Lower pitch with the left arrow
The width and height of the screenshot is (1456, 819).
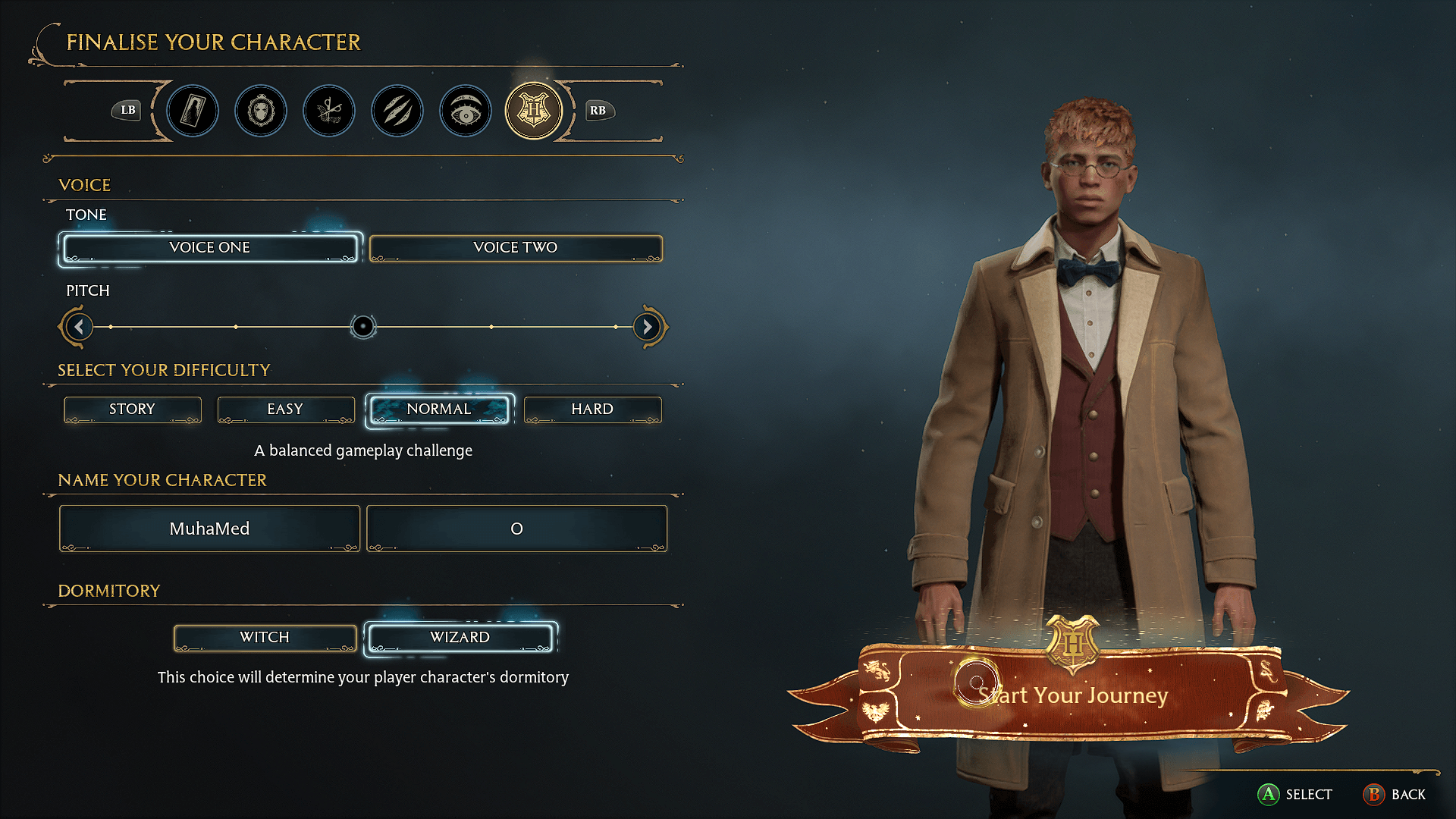79,327
